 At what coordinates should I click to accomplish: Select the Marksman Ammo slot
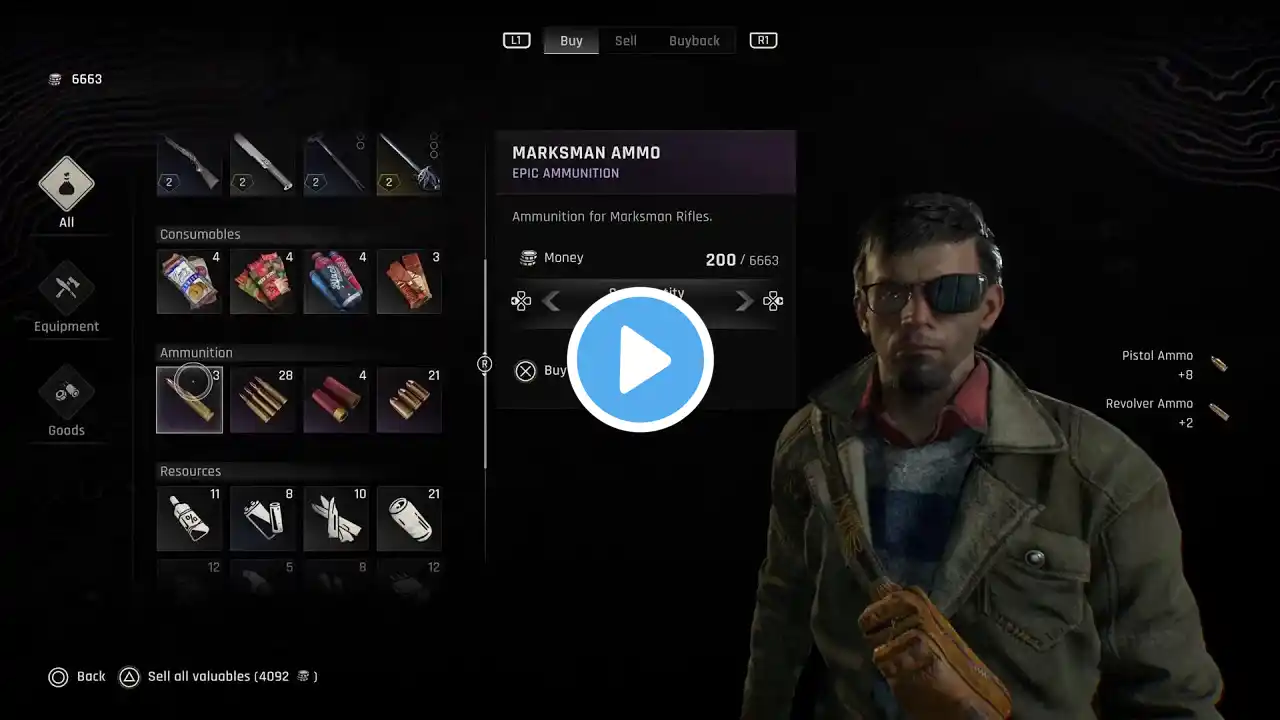point(190,400)
